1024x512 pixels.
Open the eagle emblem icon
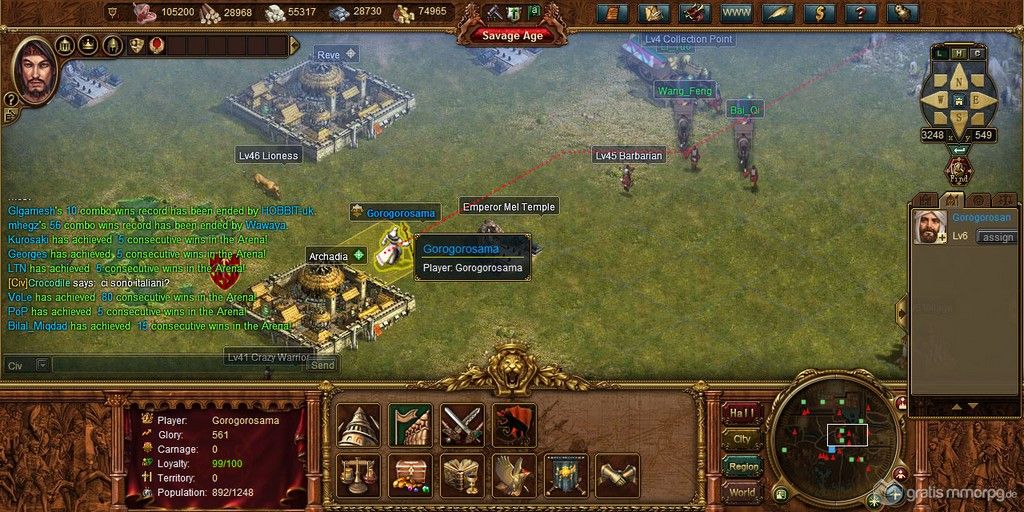(x=514, y=474)
